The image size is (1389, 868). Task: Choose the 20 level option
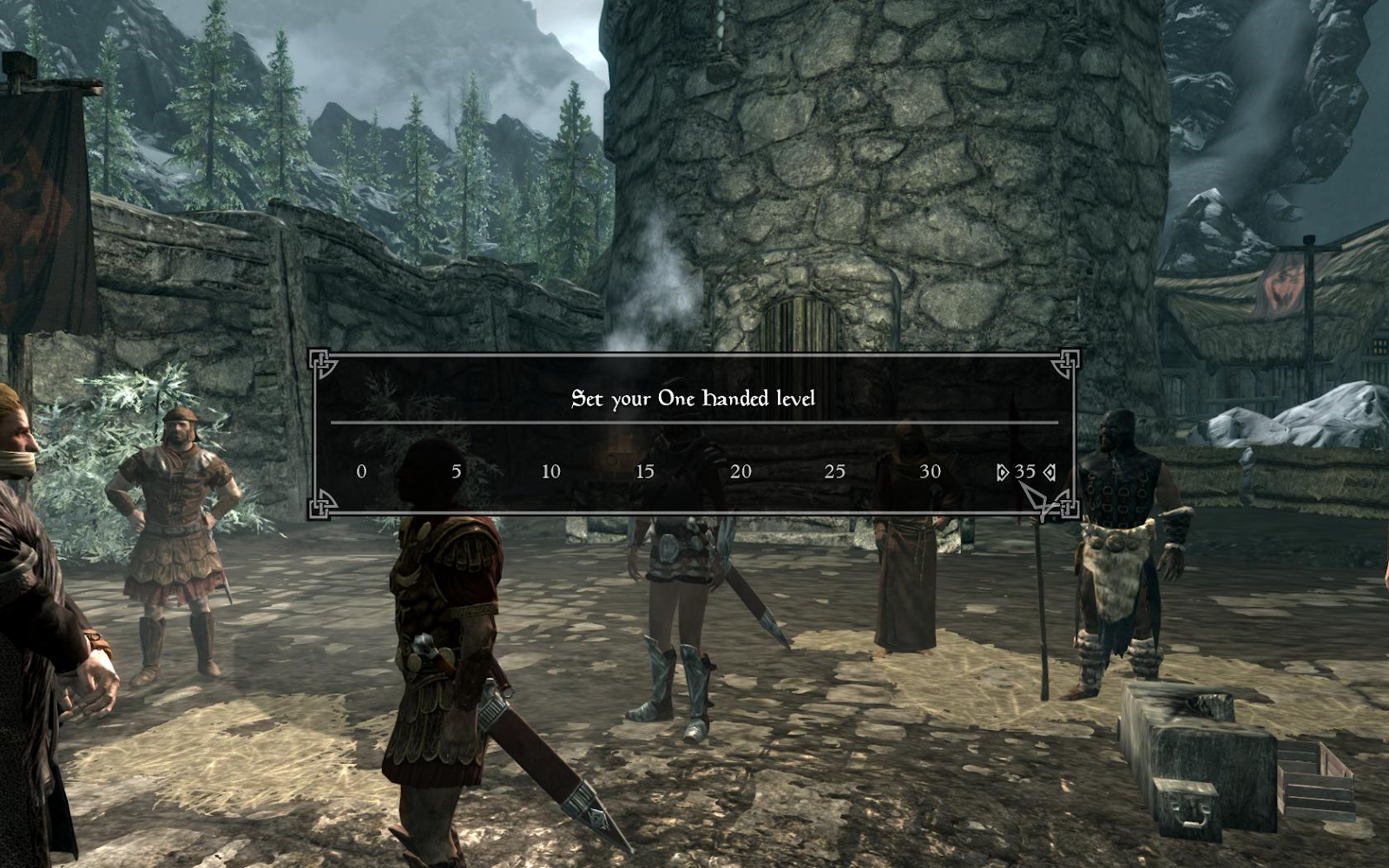pos(741,471)
